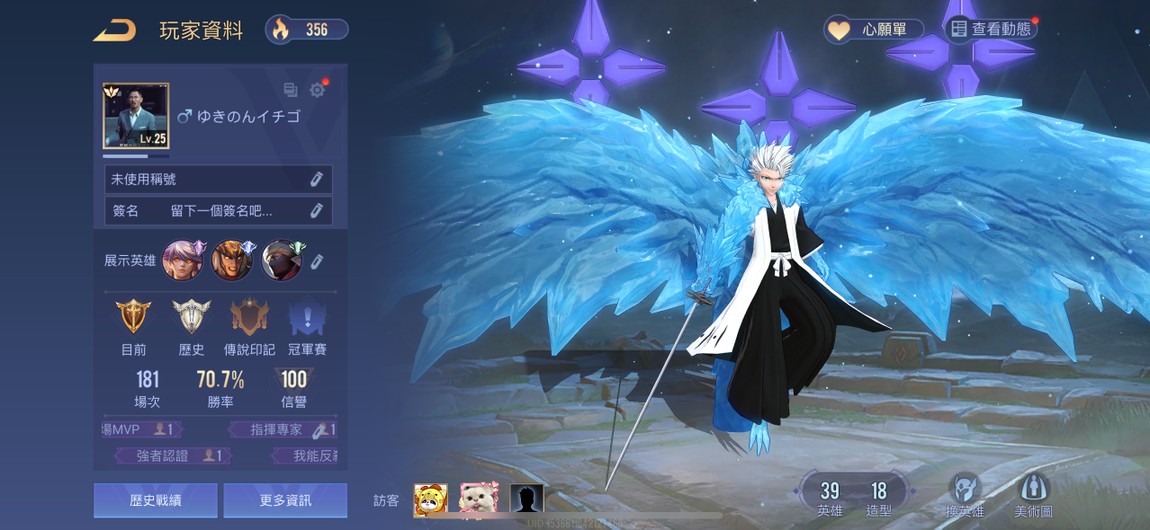Viewport: 1150px width, 530px height.
Task: Show the 歷史 historical rank badge
Action: point(191,318)
